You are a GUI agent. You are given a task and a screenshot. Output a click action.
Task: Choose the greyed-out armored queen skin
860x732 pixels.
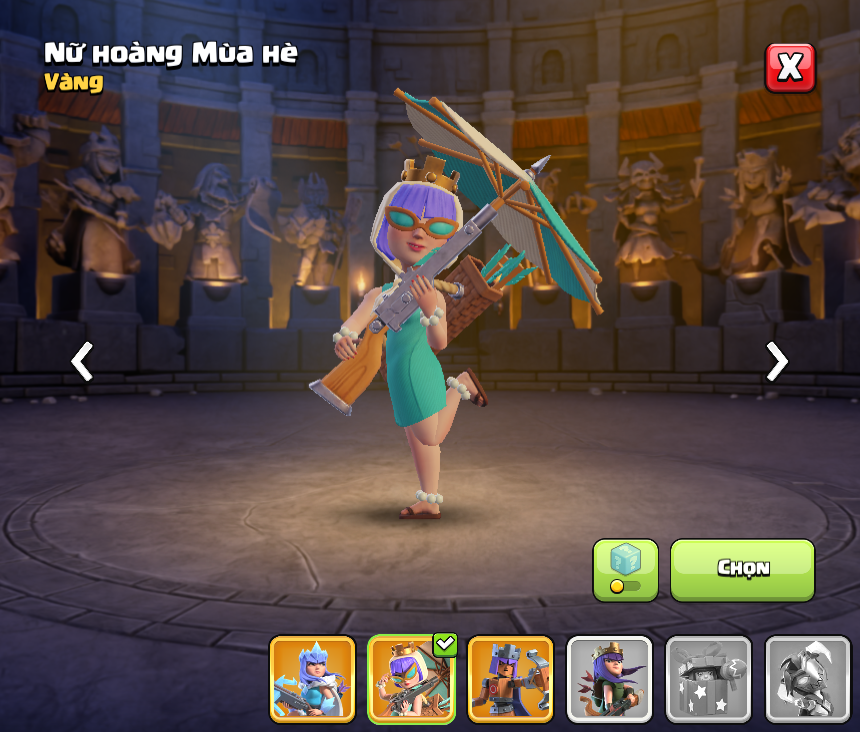coord(807,679)
